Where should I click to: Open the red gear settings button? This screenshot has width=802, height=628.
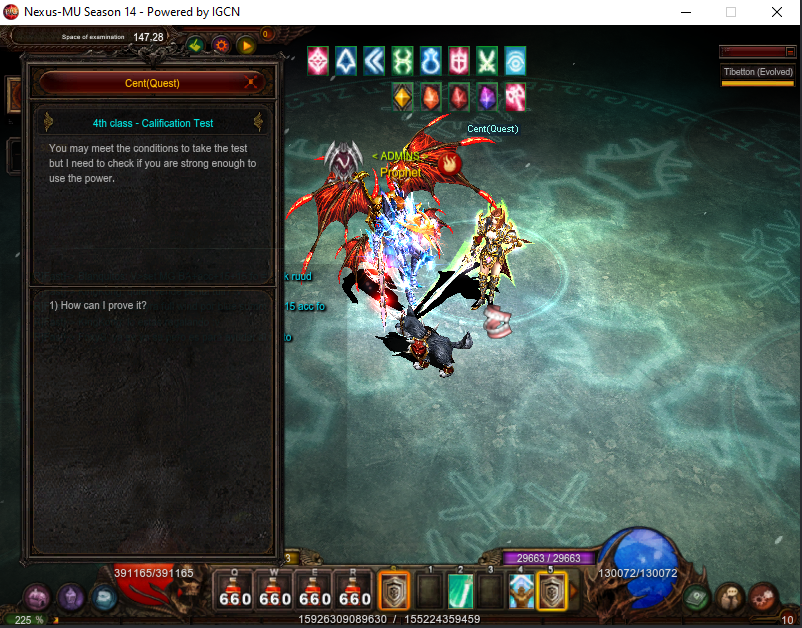pyautogui.click(x=221, y=45)
